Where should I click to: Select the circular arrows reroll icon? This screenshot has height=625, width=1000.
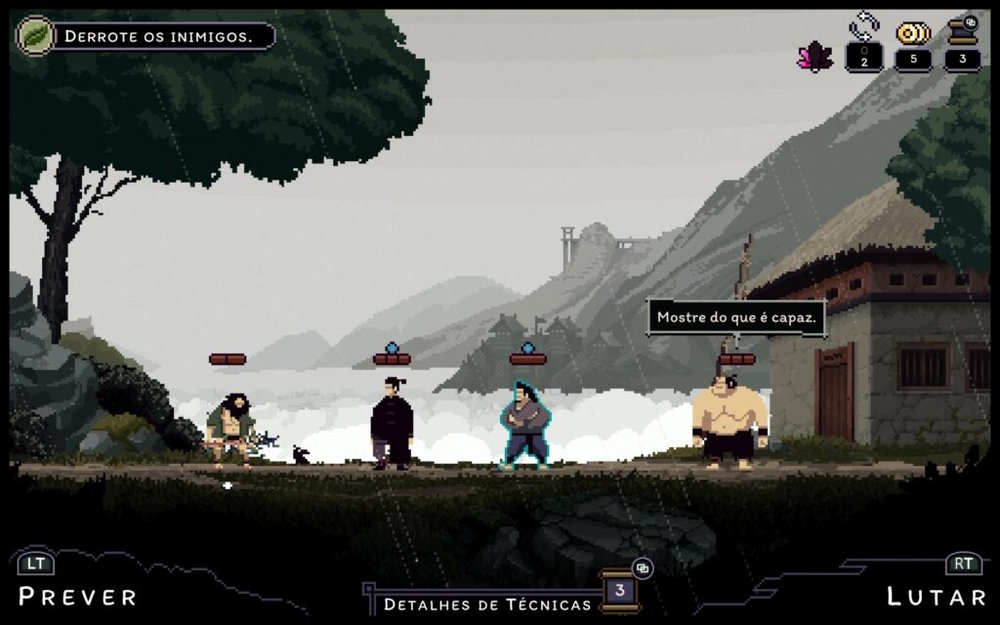coord(863,27)
